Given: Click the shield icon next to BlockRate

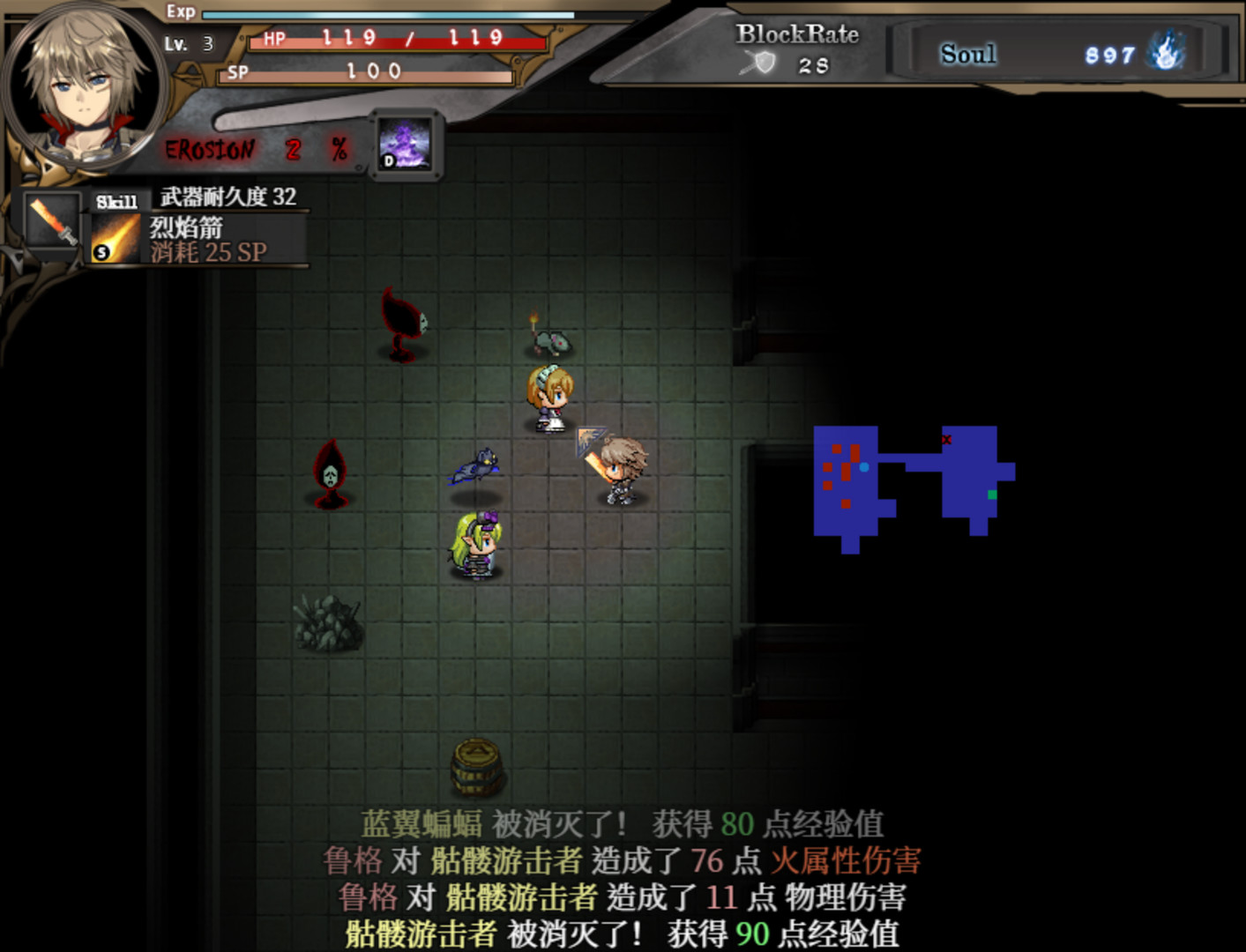Looking at the screenshot, I should tap(765, 63).
